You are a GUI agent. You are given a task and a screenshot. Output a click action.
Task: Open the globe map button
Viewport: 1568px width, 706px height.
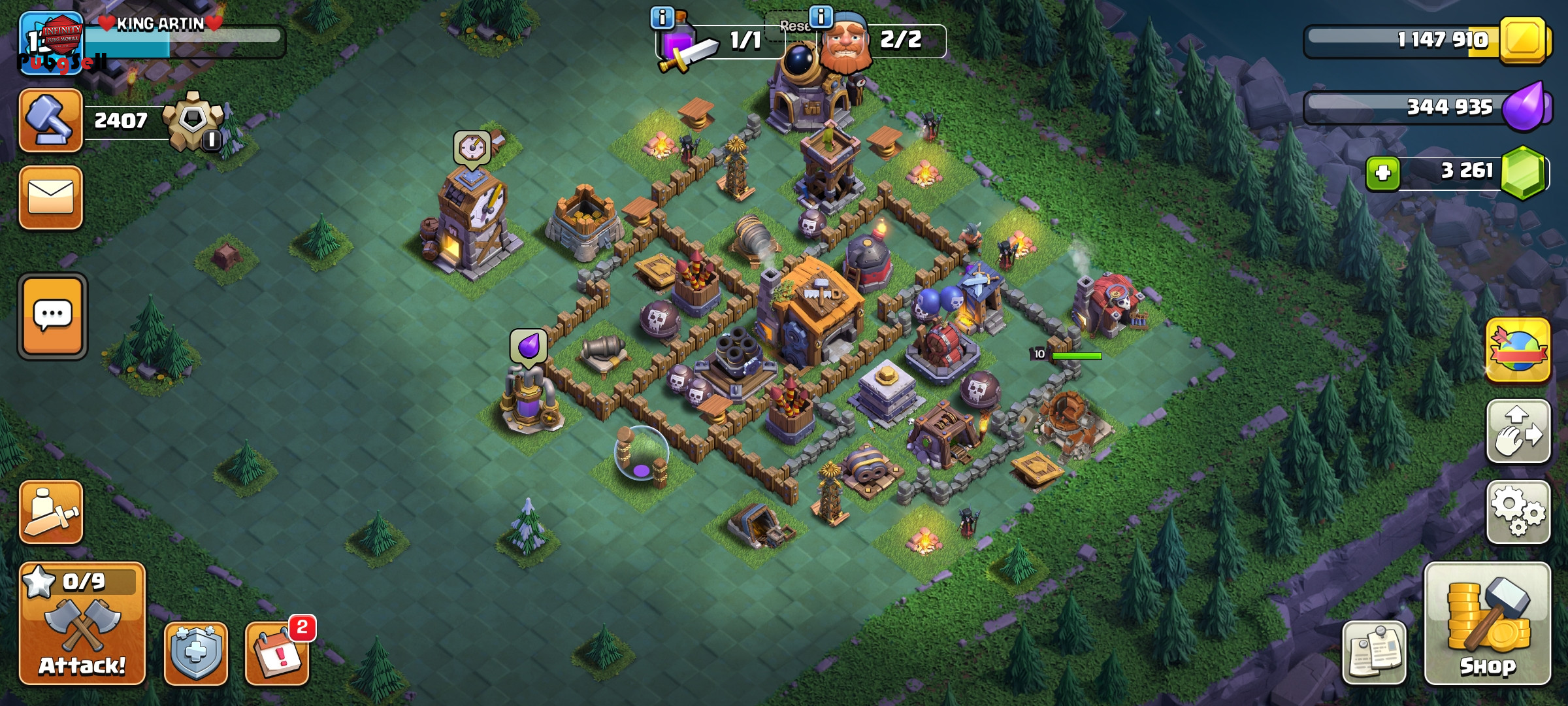point(1518,350)
